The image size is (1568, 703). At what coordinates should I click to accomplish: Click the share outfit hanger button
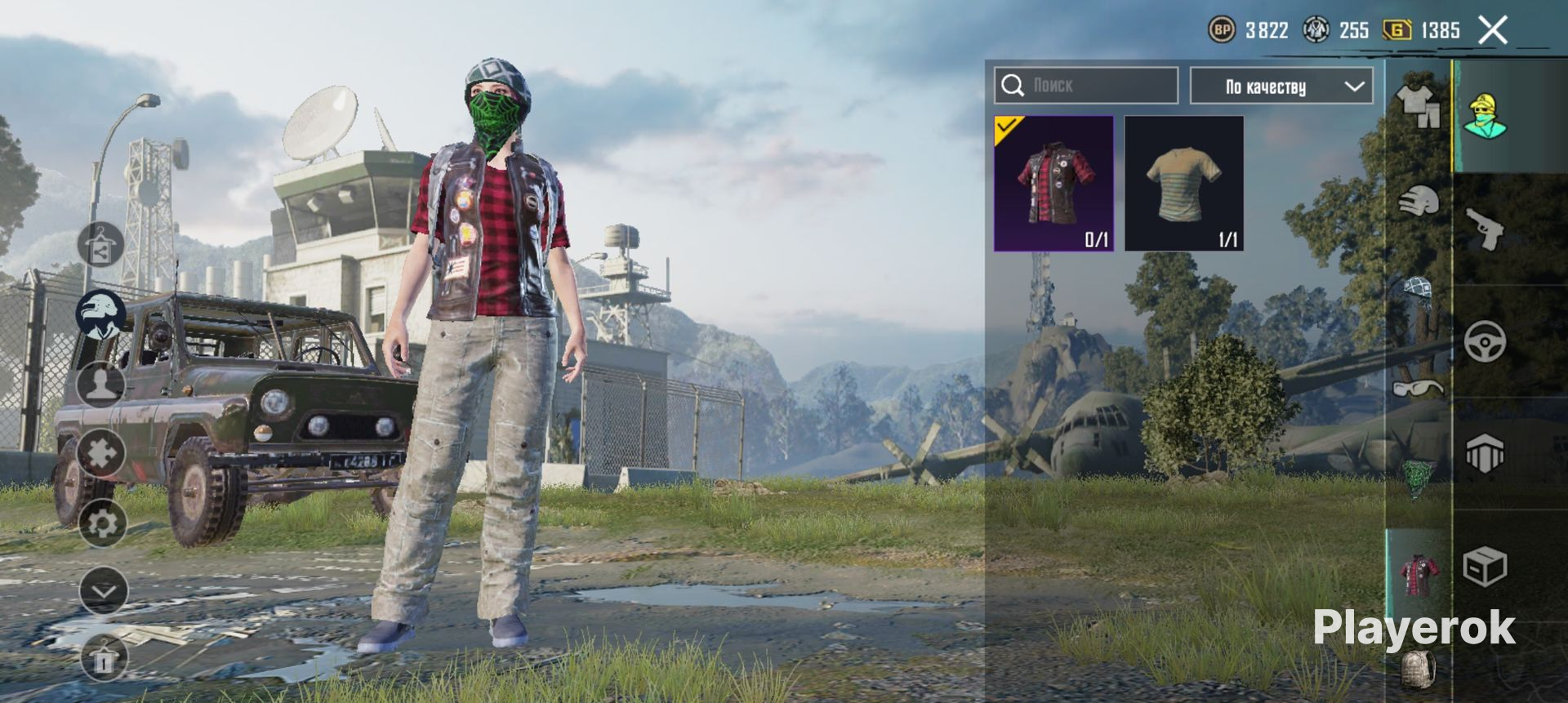pos(101,244)
